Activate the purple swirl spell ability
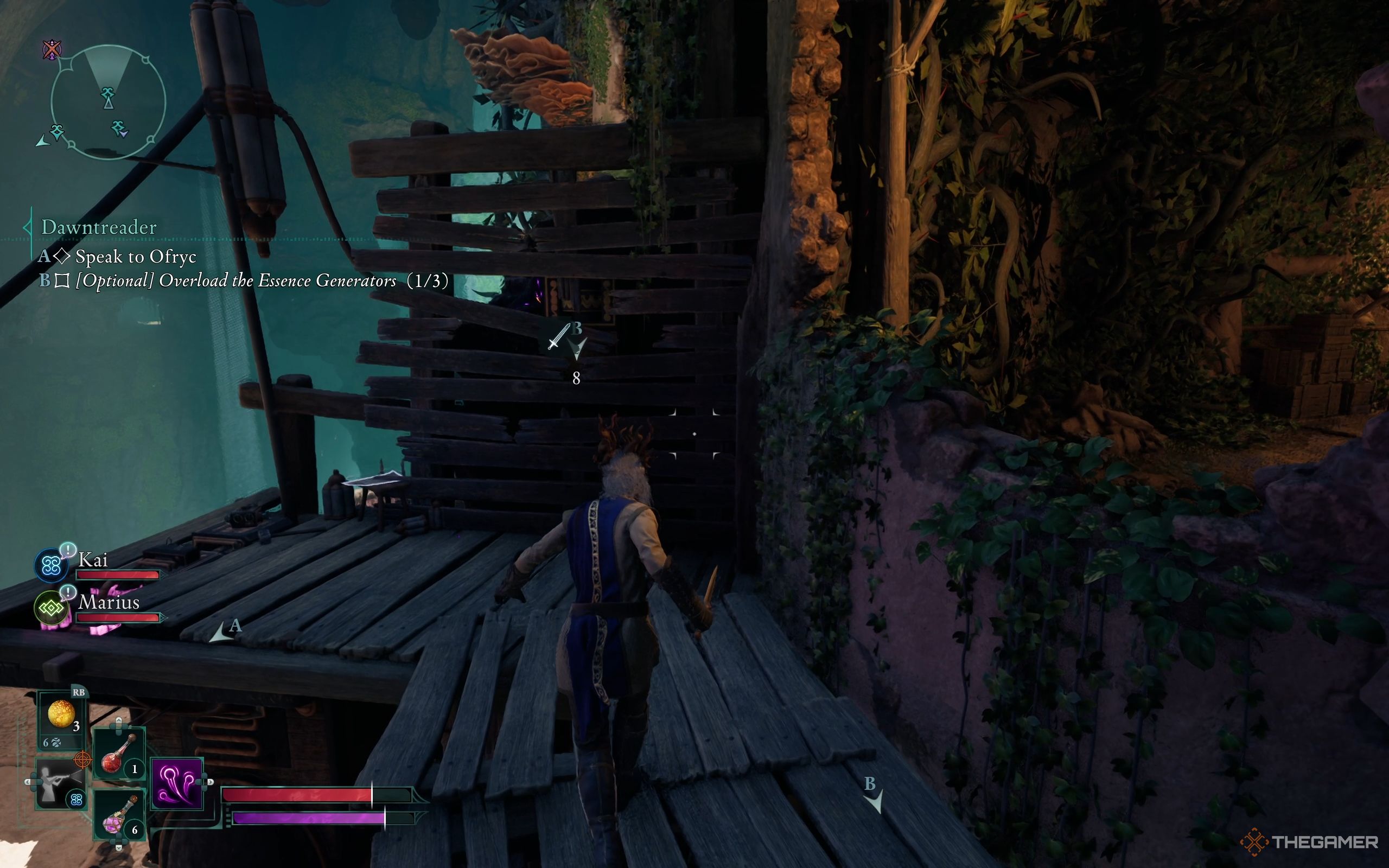 click(177, 783)
